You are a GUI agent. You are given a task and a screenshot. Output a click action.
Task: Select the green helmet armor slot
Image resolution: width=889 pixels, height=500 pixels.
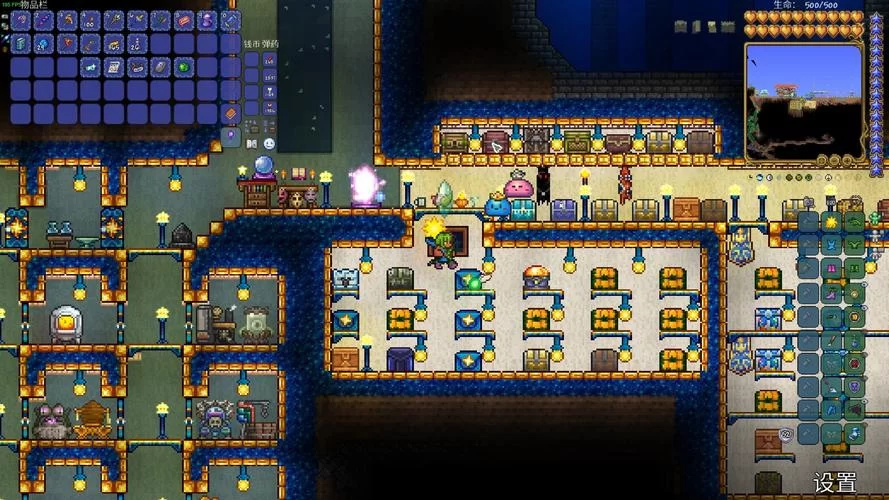pos(854,221)
